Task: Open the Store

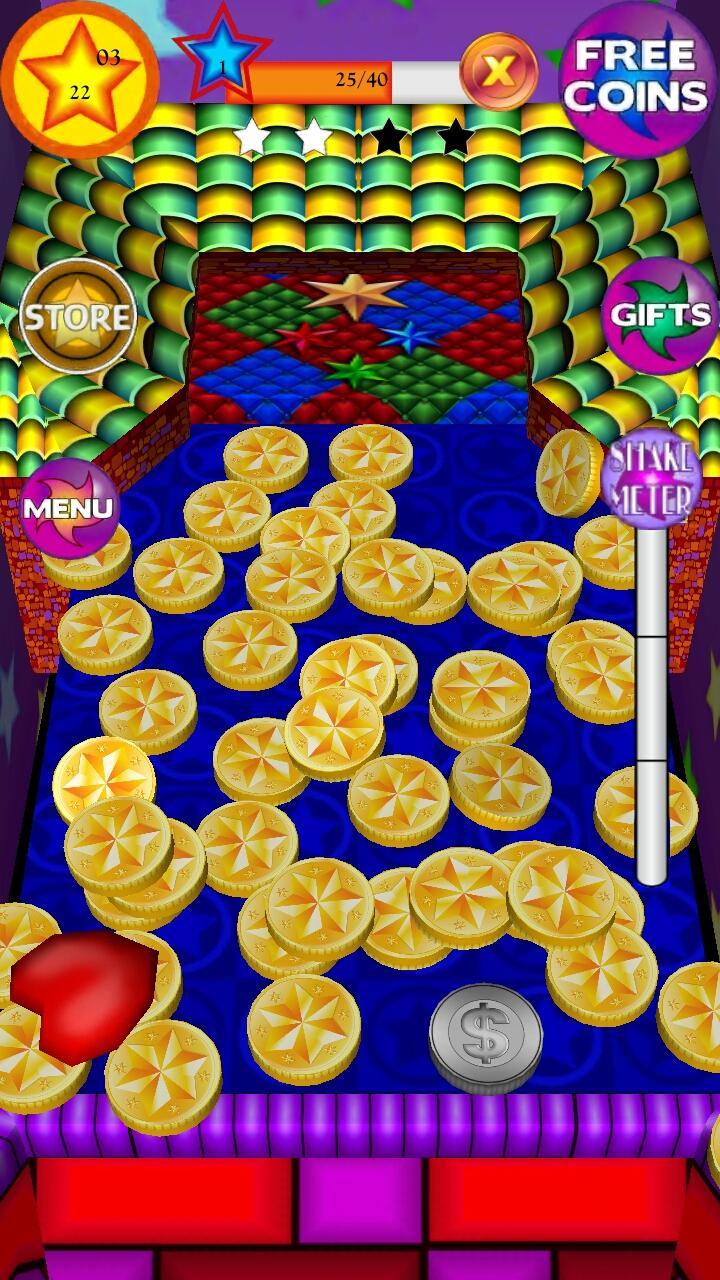Action: coord(78,317)
